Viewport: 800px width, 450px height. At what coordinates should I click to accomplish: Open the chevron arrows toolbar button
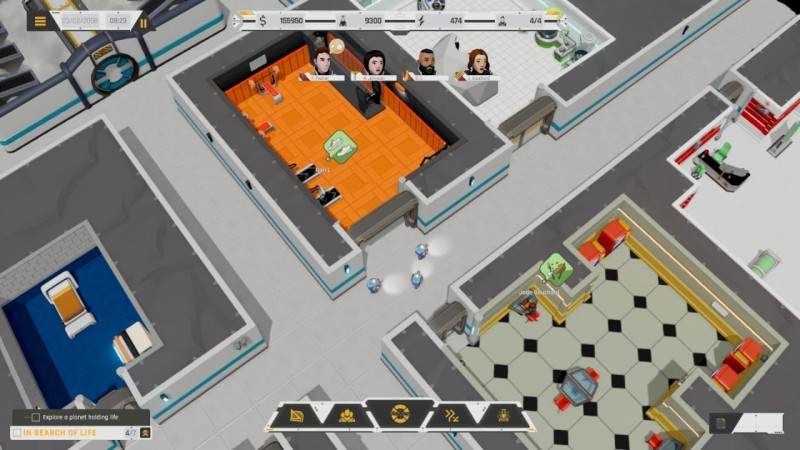click(453, 415)
